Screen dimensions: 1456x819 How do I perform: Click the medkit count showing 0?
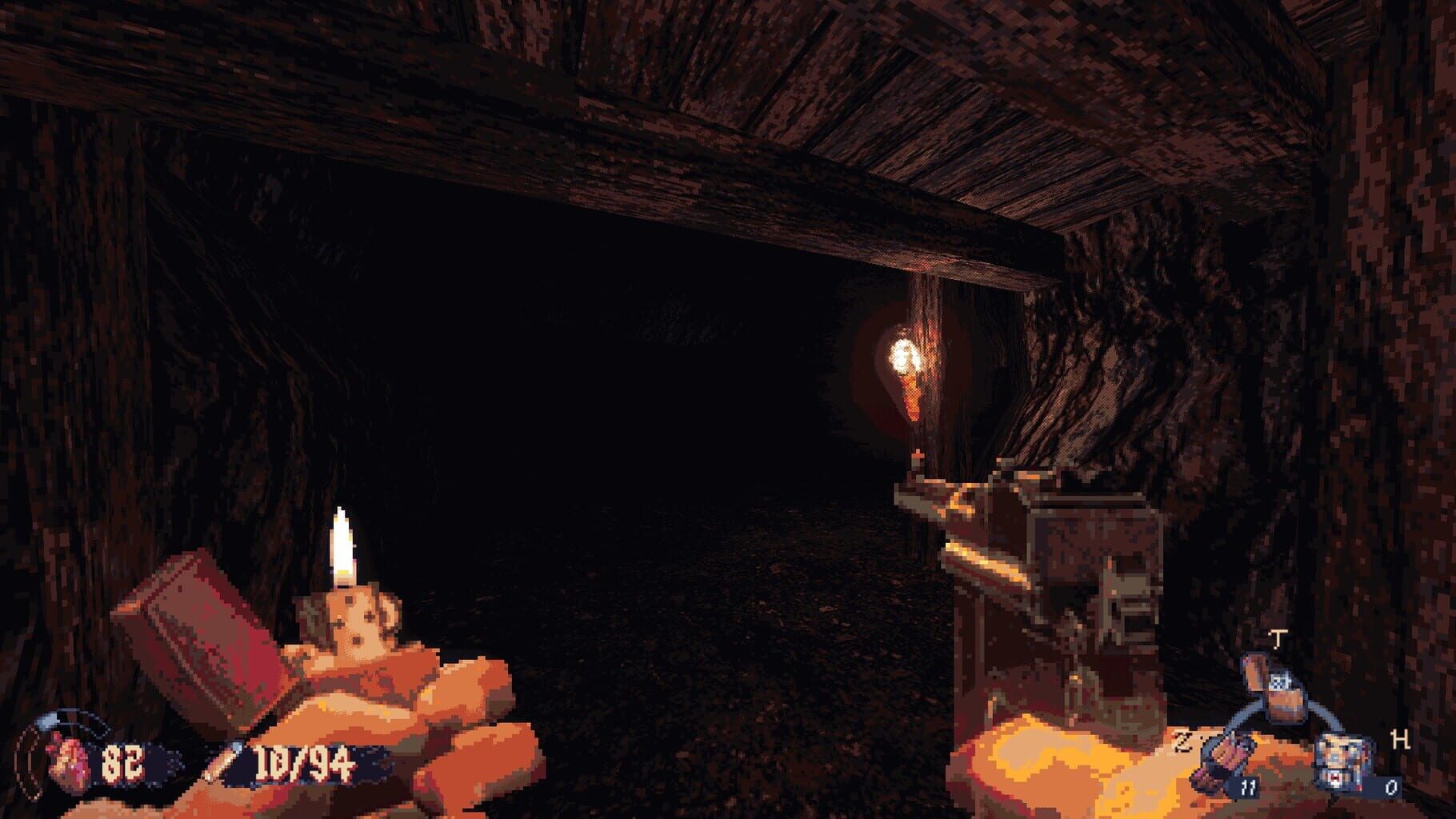click(1392, 788)
